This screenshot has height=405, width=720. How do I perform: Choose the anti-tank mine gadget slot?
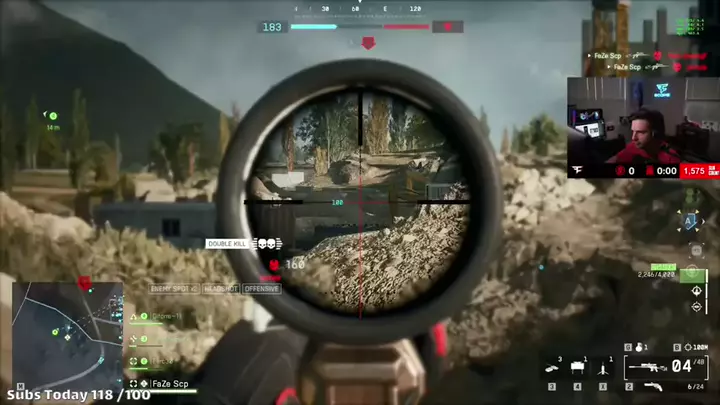click(x=552, y=370)
